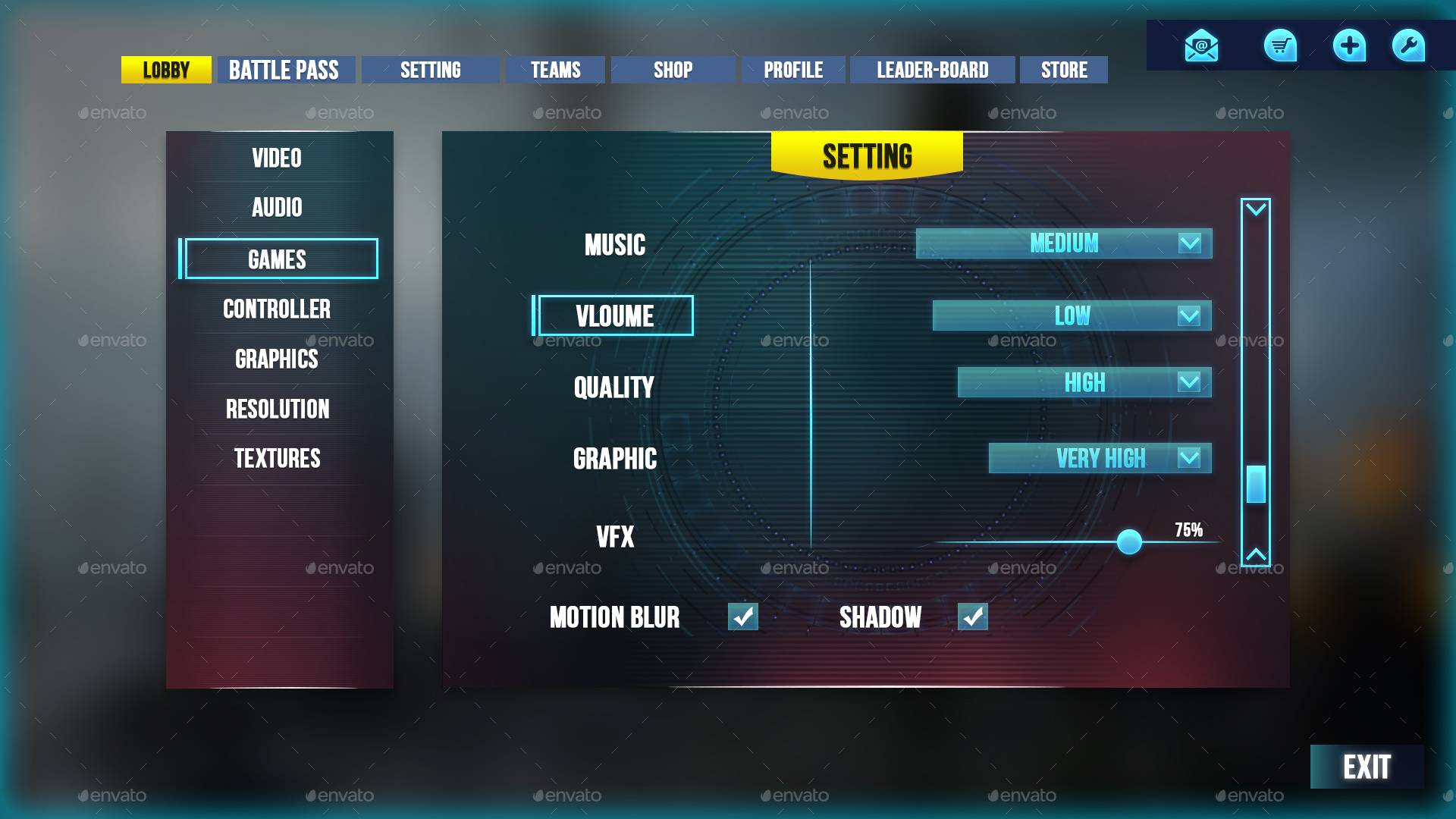
Task: Open the Leader-Board tab
Action: click(932, 70)
